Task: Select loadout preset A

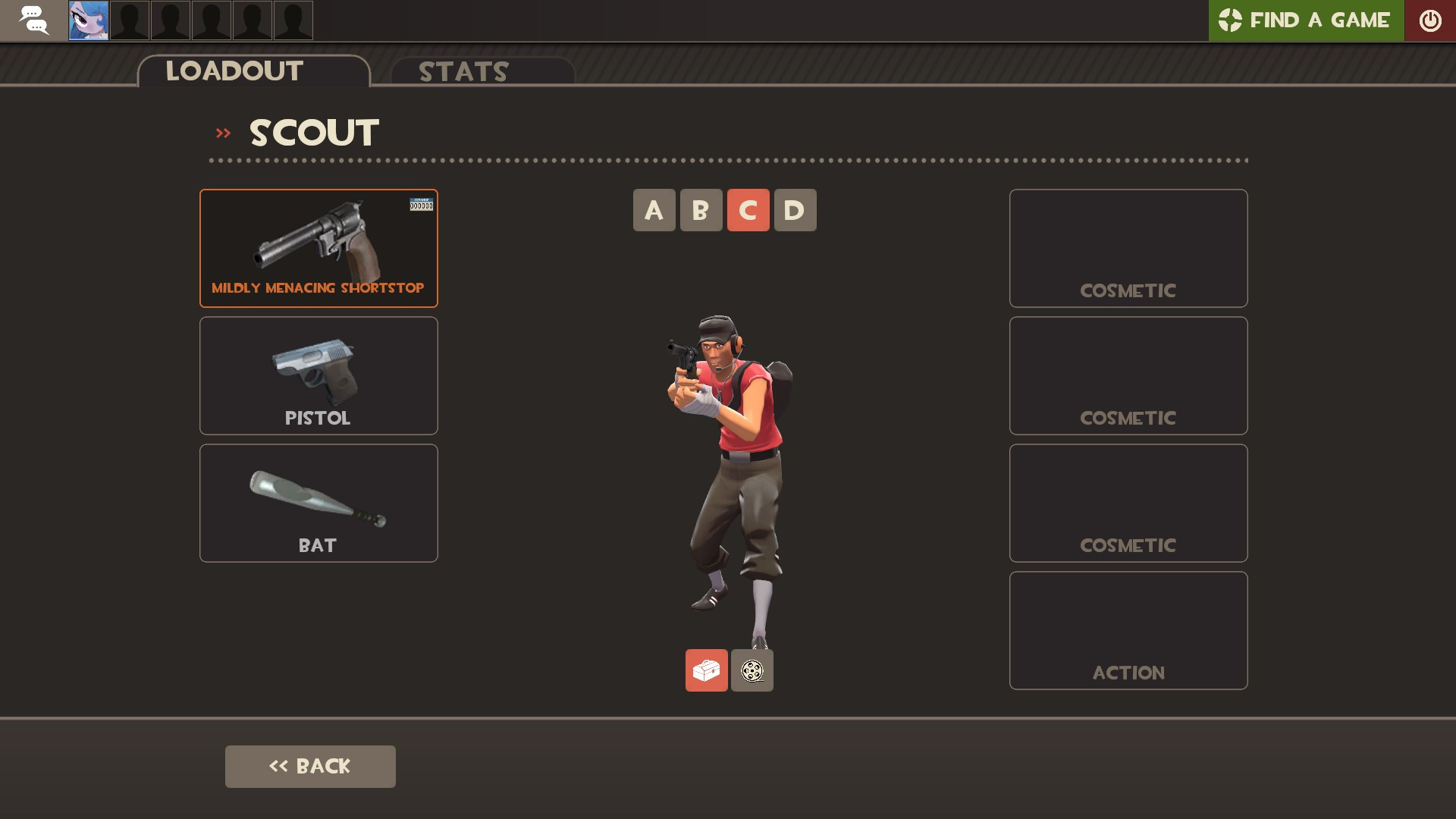Action: [x=654, y=210]
